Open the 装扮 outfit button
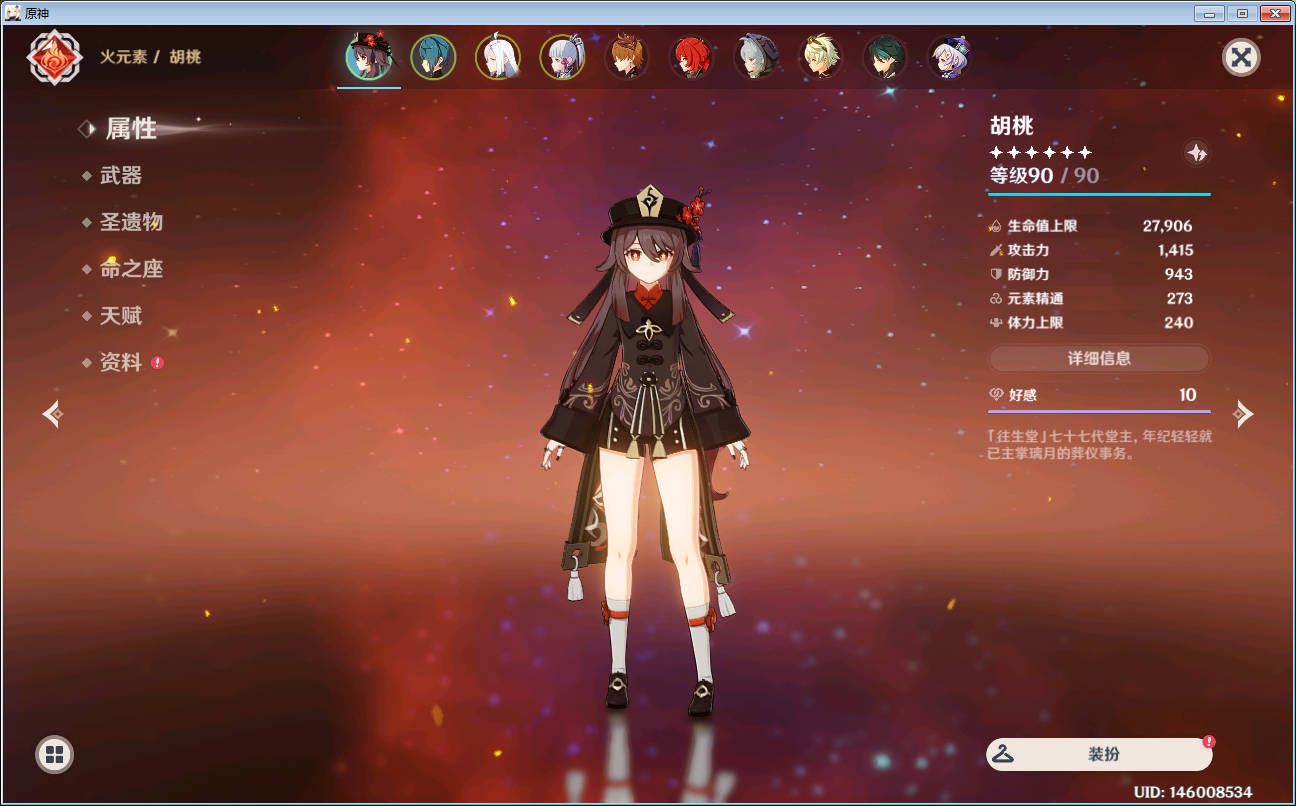Viewport: 1296px width, 806px height. click(1099, 754)
